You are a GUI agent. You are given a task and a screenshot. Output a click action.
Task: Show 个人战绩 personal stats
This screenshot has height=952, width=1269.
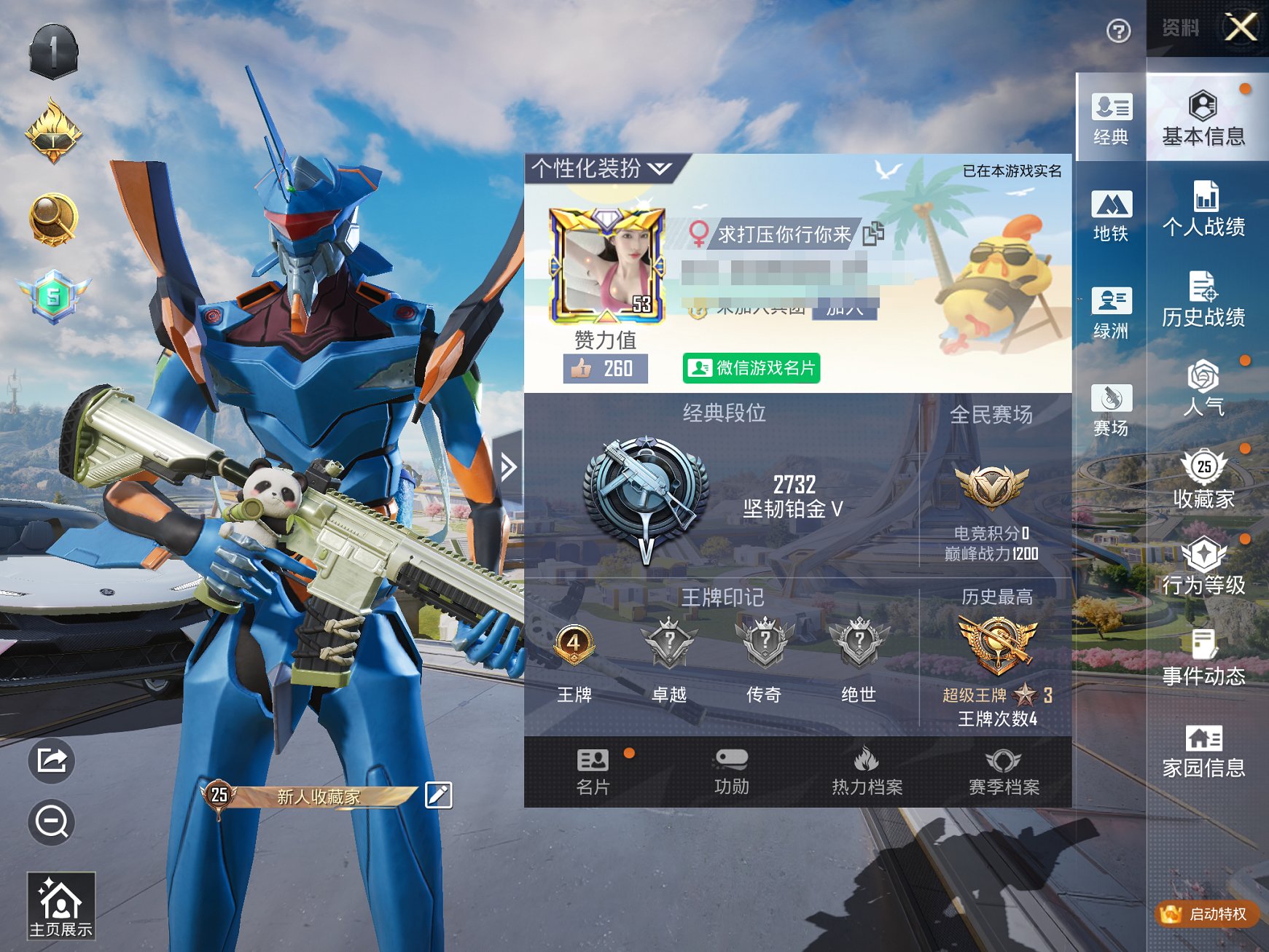pyautogui.click(x=1203, y=209)
